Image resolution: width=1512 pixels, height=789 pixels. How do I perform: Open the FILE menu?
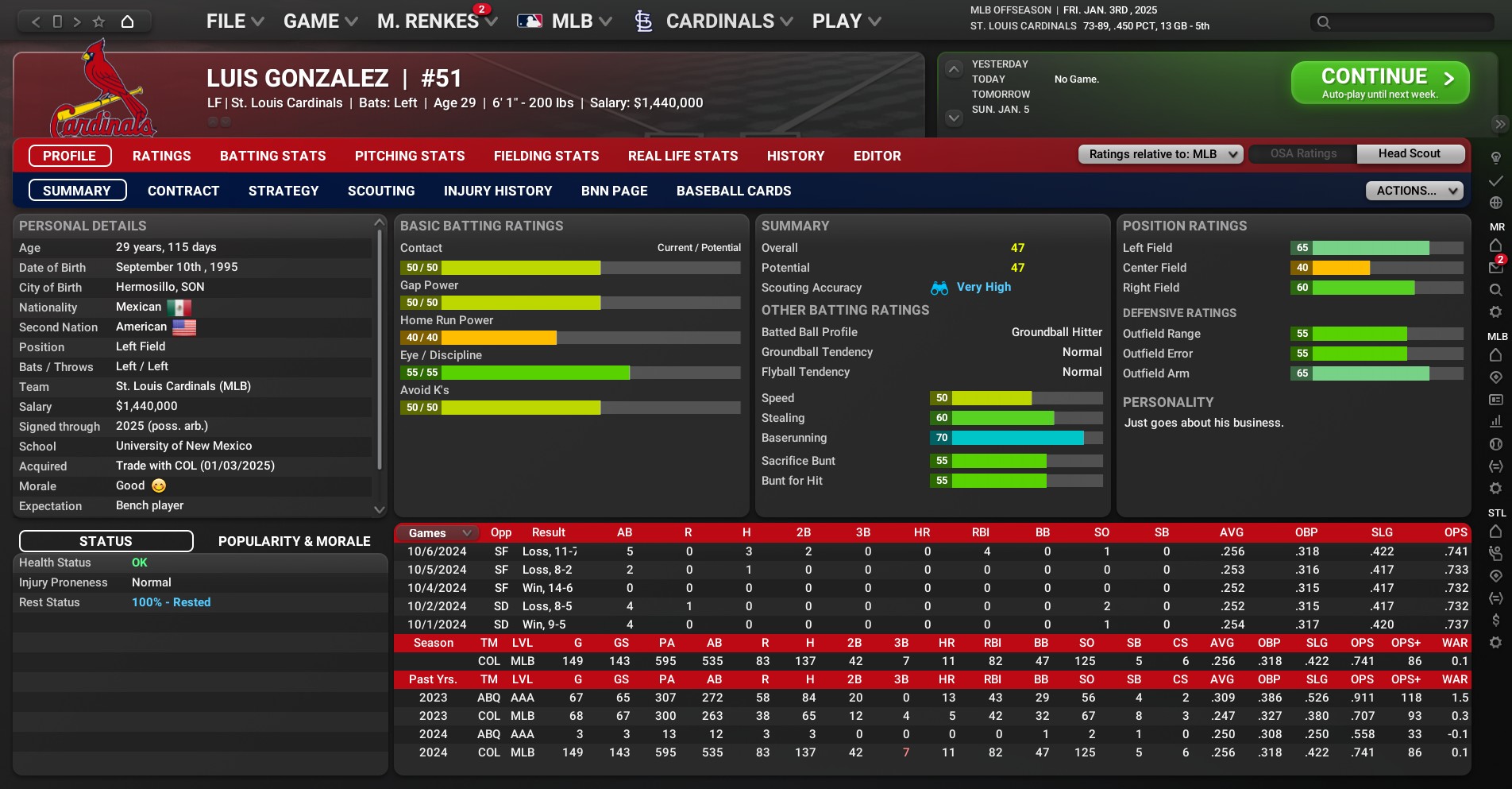(234, 21)
